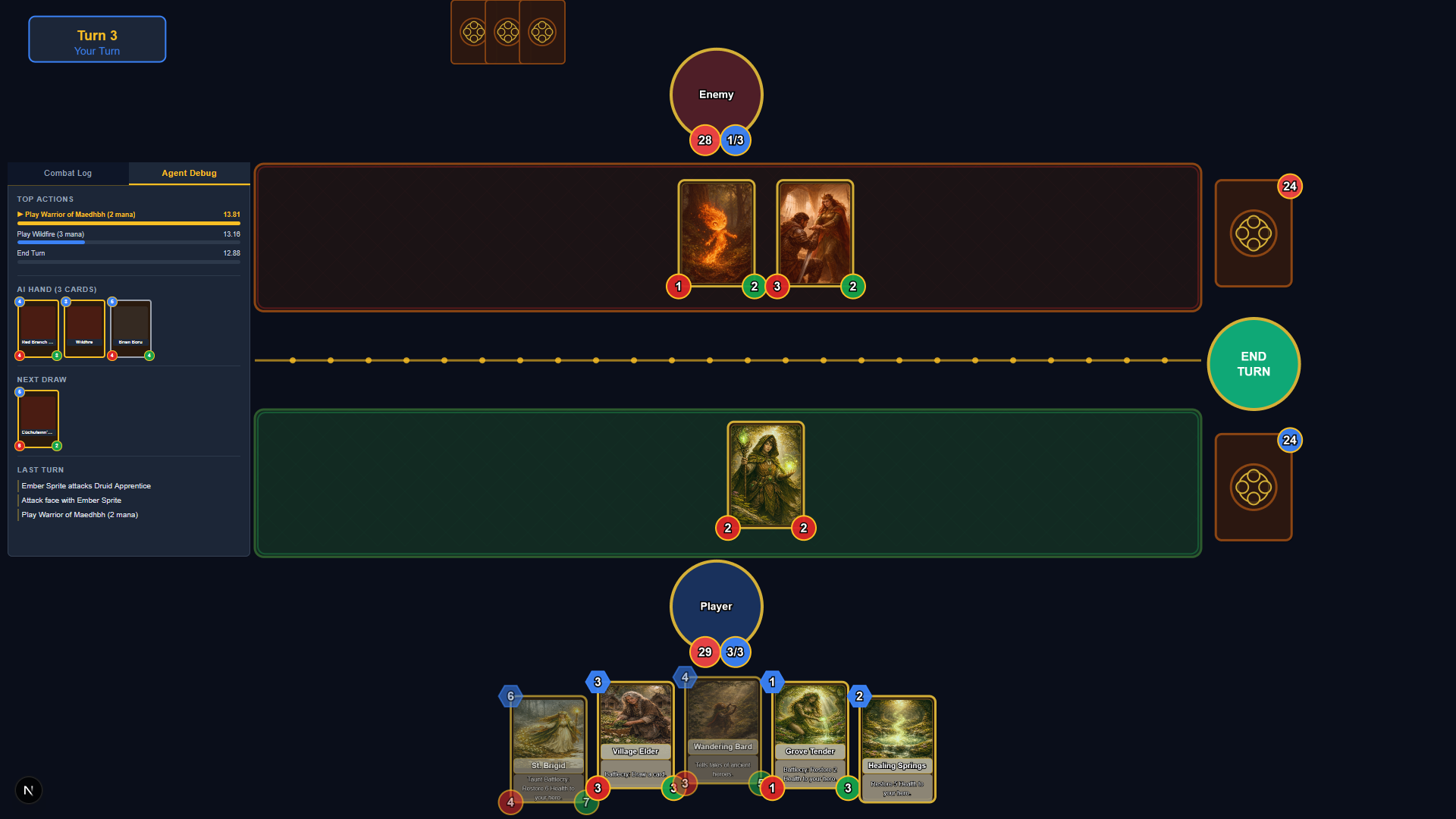This screenshot has height=819, width=1456.
Task: Click the Brian Boru card in AI hand
Action: point(130,328)
